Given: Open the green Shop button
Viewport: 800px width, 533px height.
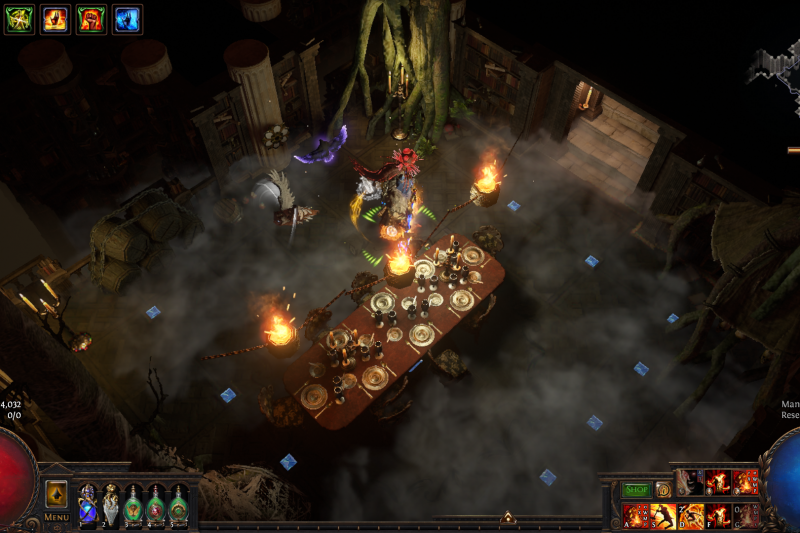Looking at the screenshot, I should [636, 490].
